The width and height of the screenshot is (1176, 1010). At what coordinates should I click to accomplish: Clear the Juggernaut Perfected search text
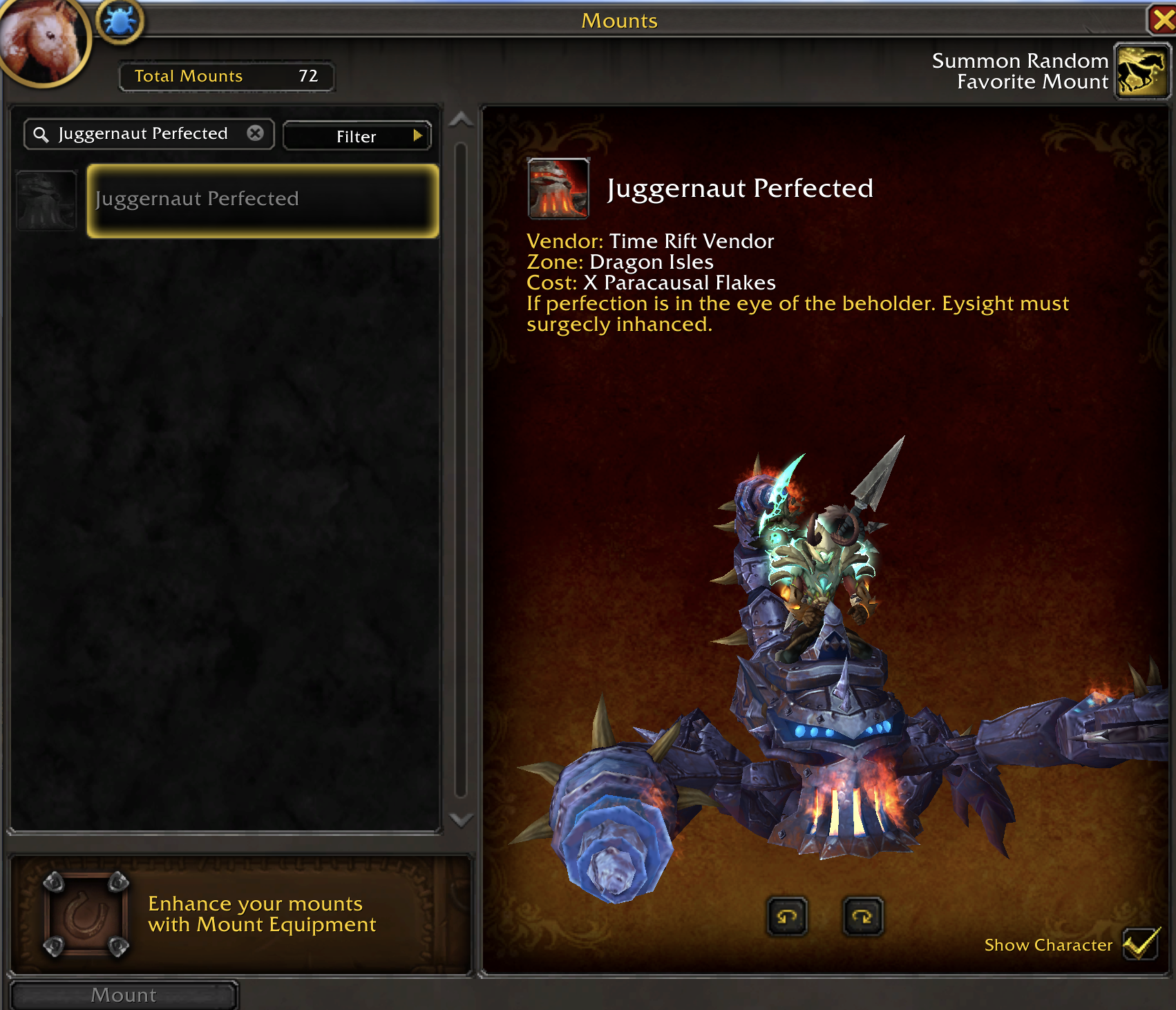(255, 133)
